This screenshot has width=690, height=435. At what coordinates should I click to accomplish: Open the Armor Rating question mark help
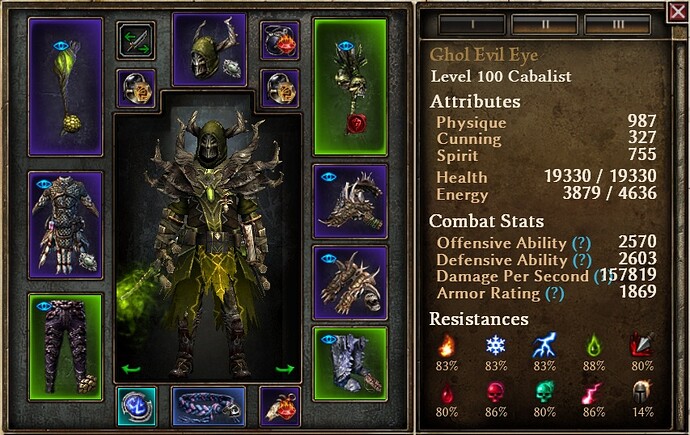click(x=555, y=294)
